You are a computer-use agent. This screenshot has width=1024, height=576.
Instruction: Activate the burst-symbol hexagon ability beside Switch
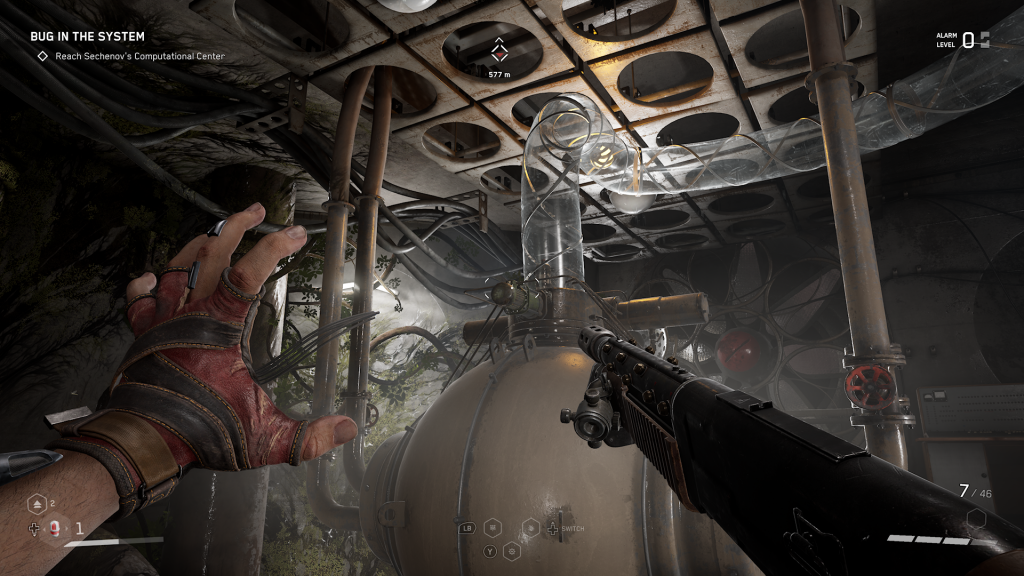tap(532, 527)
